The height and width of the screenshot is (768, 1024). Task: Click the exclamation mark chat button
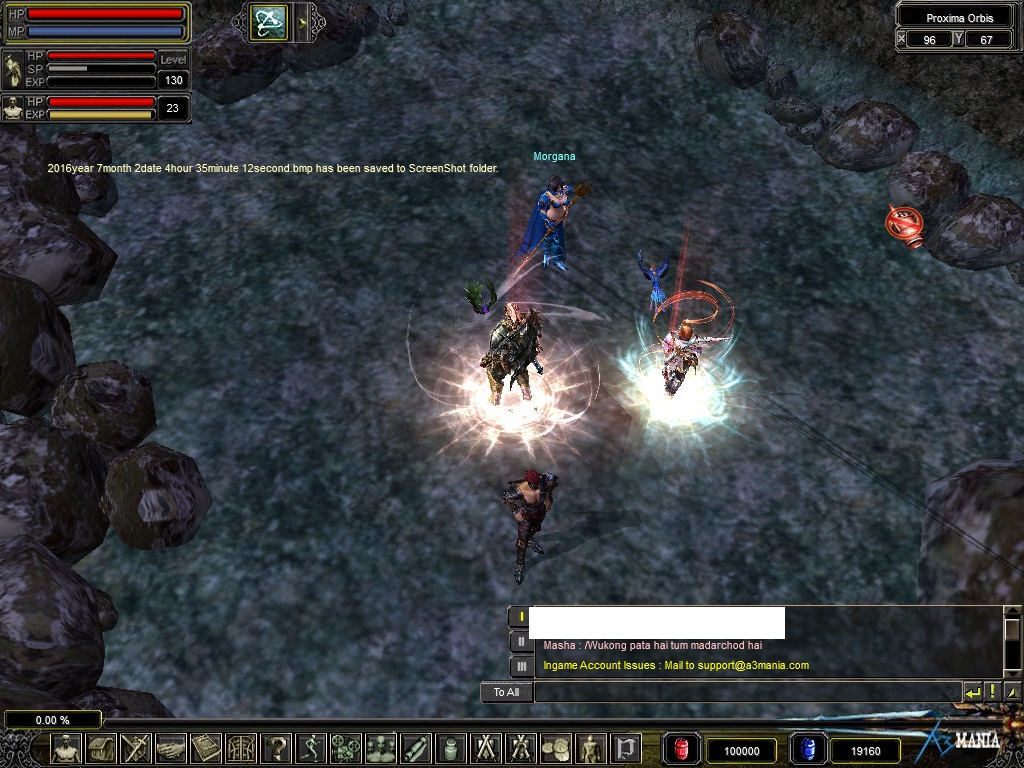992,692
